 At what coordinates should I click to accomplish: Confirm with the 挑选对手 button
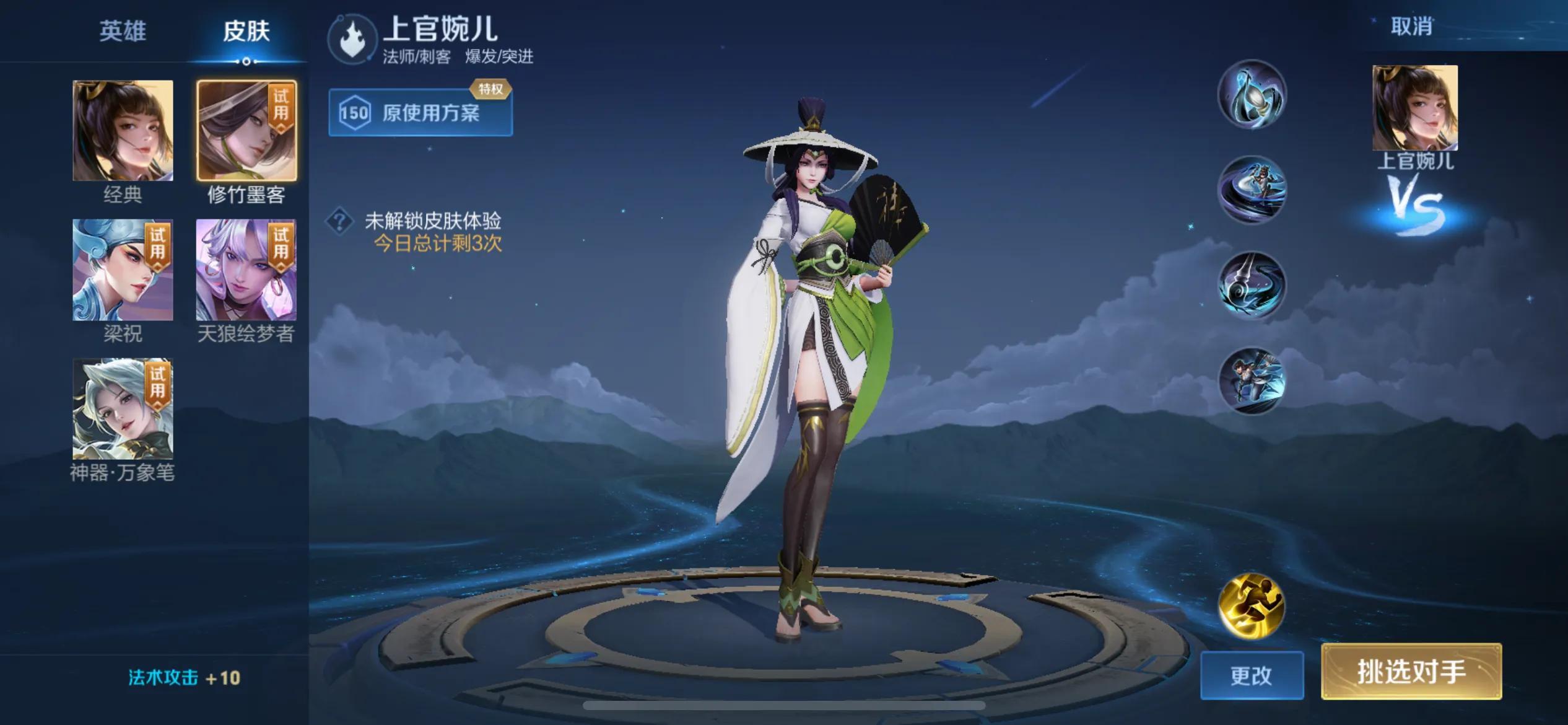pyautogui.click(x=1411, y=672)
